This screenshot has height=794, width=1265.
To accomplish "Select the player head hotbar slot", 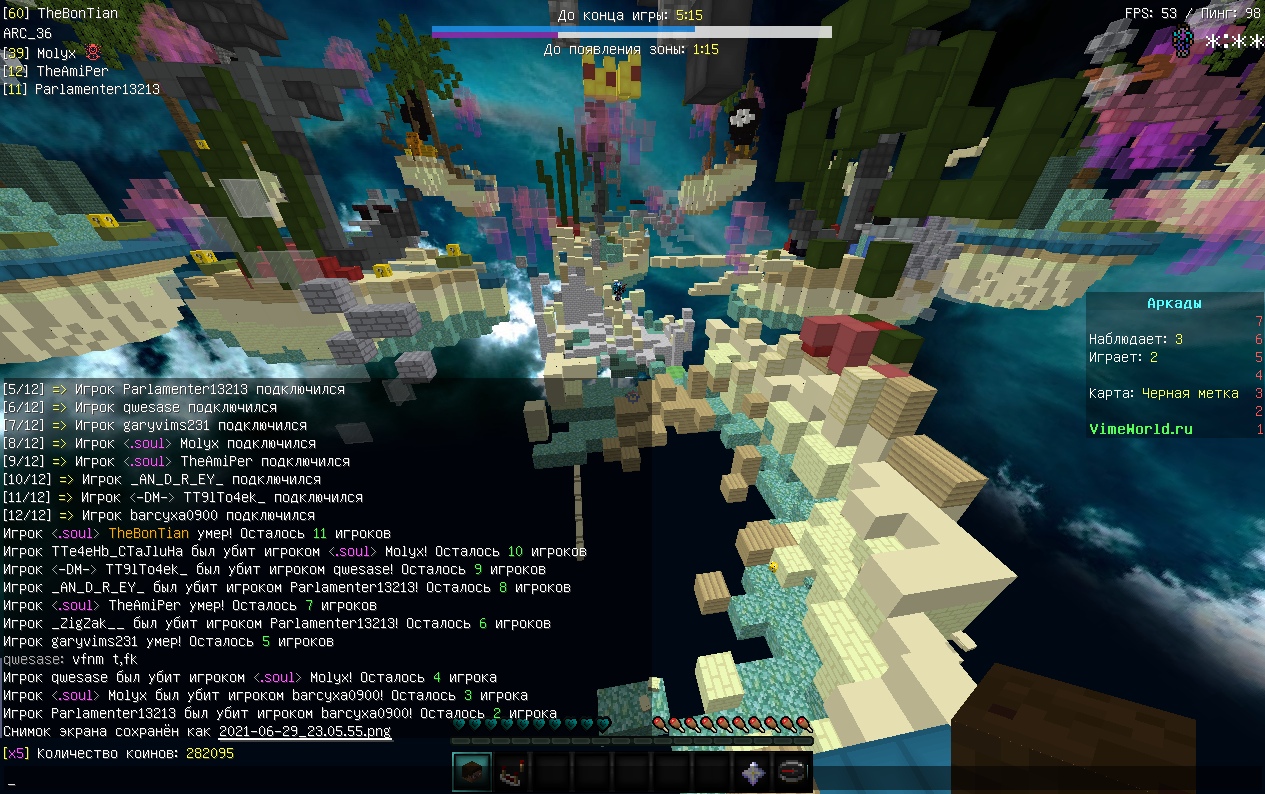I will [472, 772].
